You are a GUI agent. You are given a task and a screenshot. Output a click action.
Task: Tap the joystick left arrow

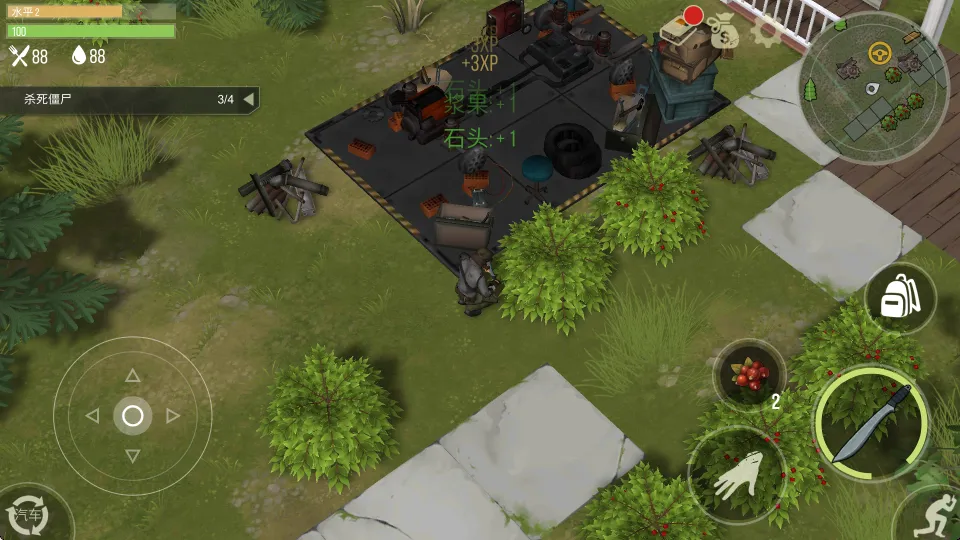(92, 415)
